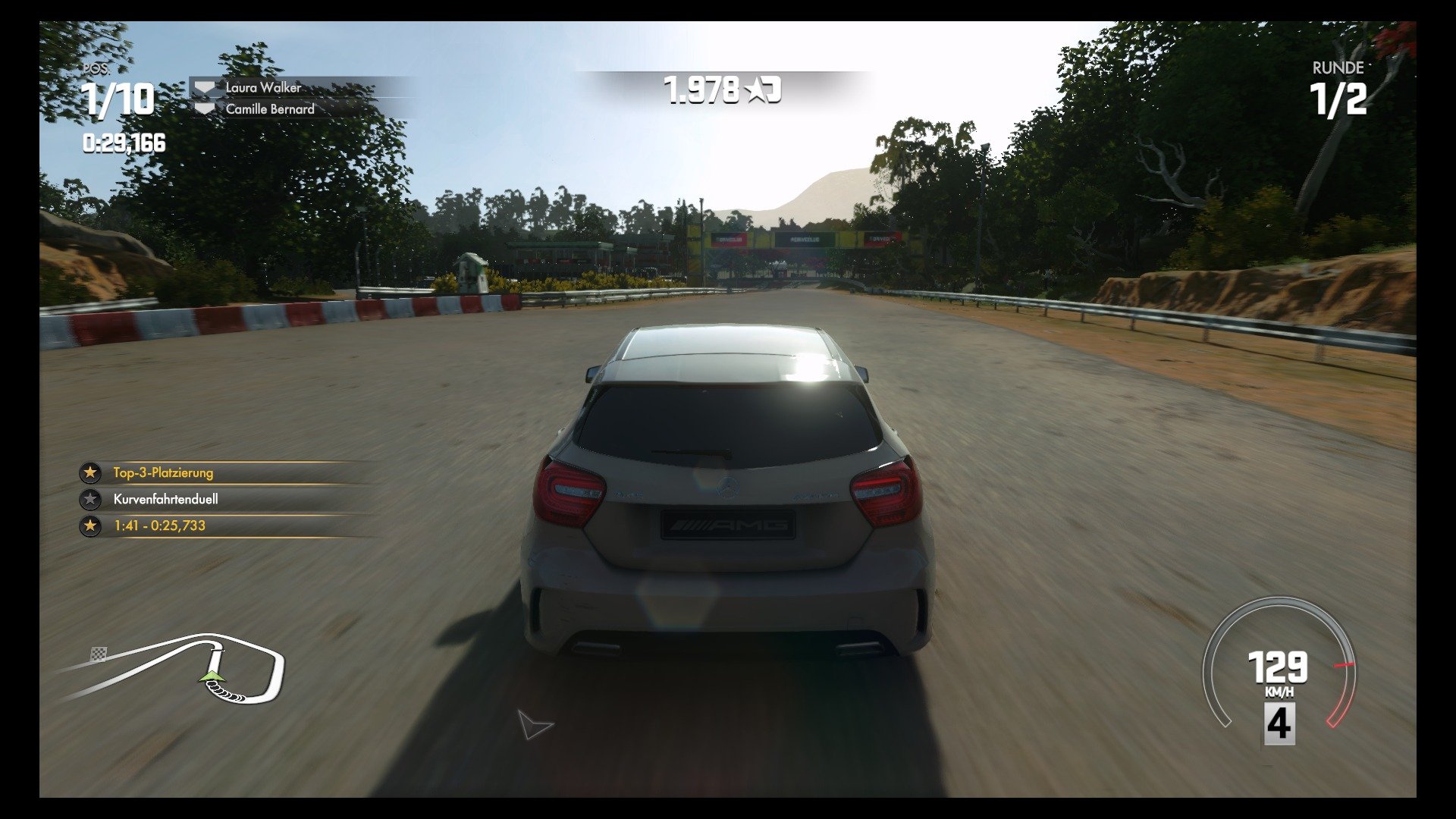Click the position marker beside Camille Bernard
The height and width of the screenshot is (819, 1456).
point(204,108)
